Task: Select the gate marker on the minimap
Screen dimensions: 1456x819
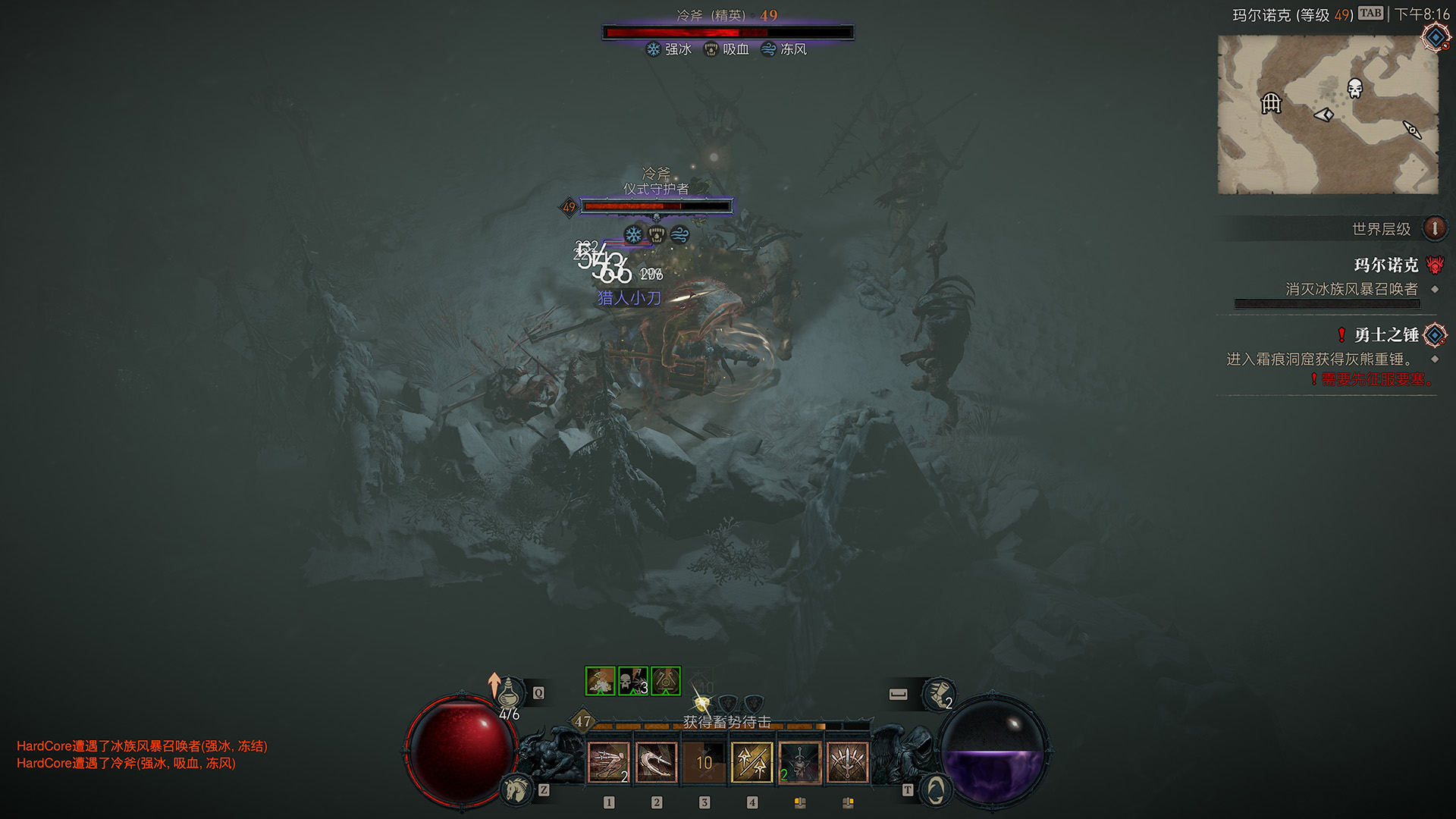Action: click(1271, 102)
